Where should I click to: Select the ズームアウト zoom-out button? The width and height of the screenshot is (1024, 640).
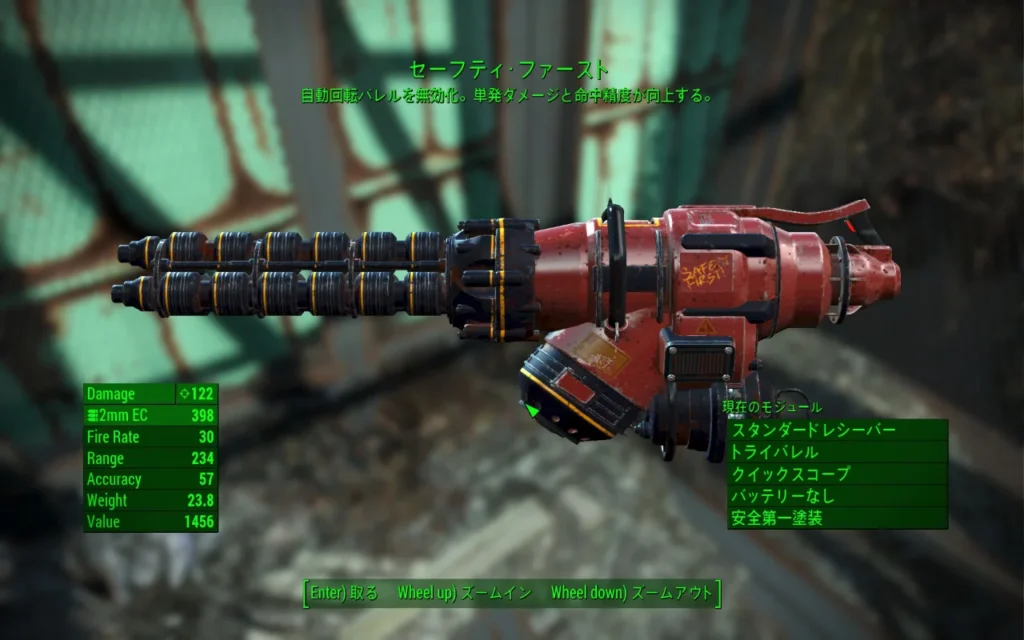pyautogui.click(x=631, y=592)
